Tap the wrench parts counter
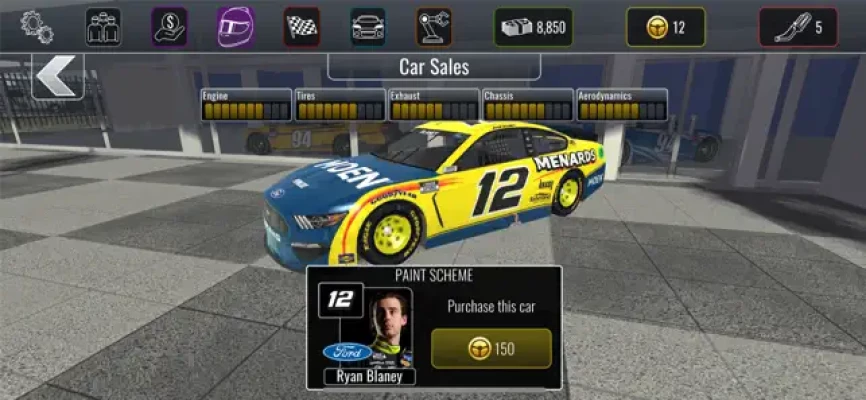The height and width of the screenshot is (400, 866). tap(798, 27)
